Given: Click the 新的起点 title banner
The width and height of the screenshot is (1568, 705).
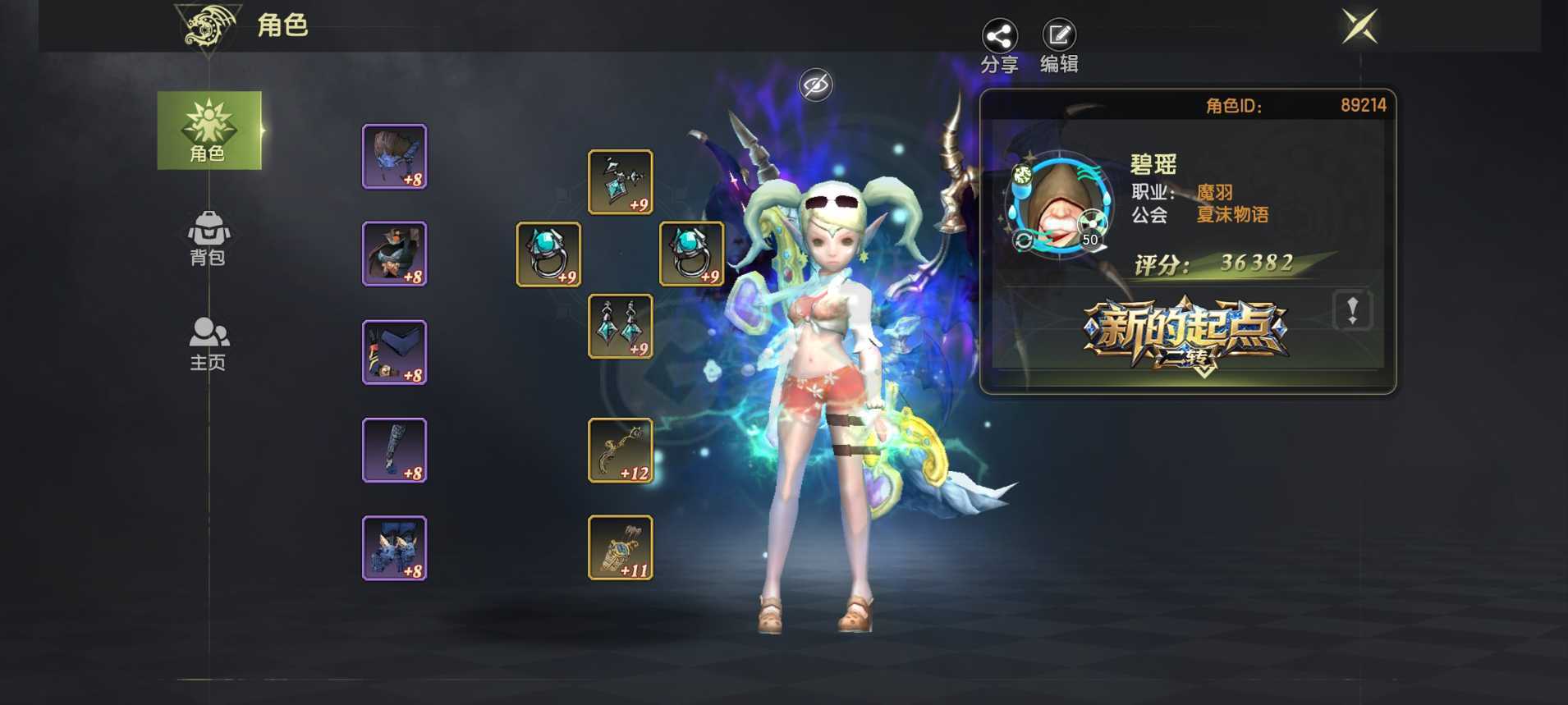Looking at the screenshot, I should (1185, 334).
